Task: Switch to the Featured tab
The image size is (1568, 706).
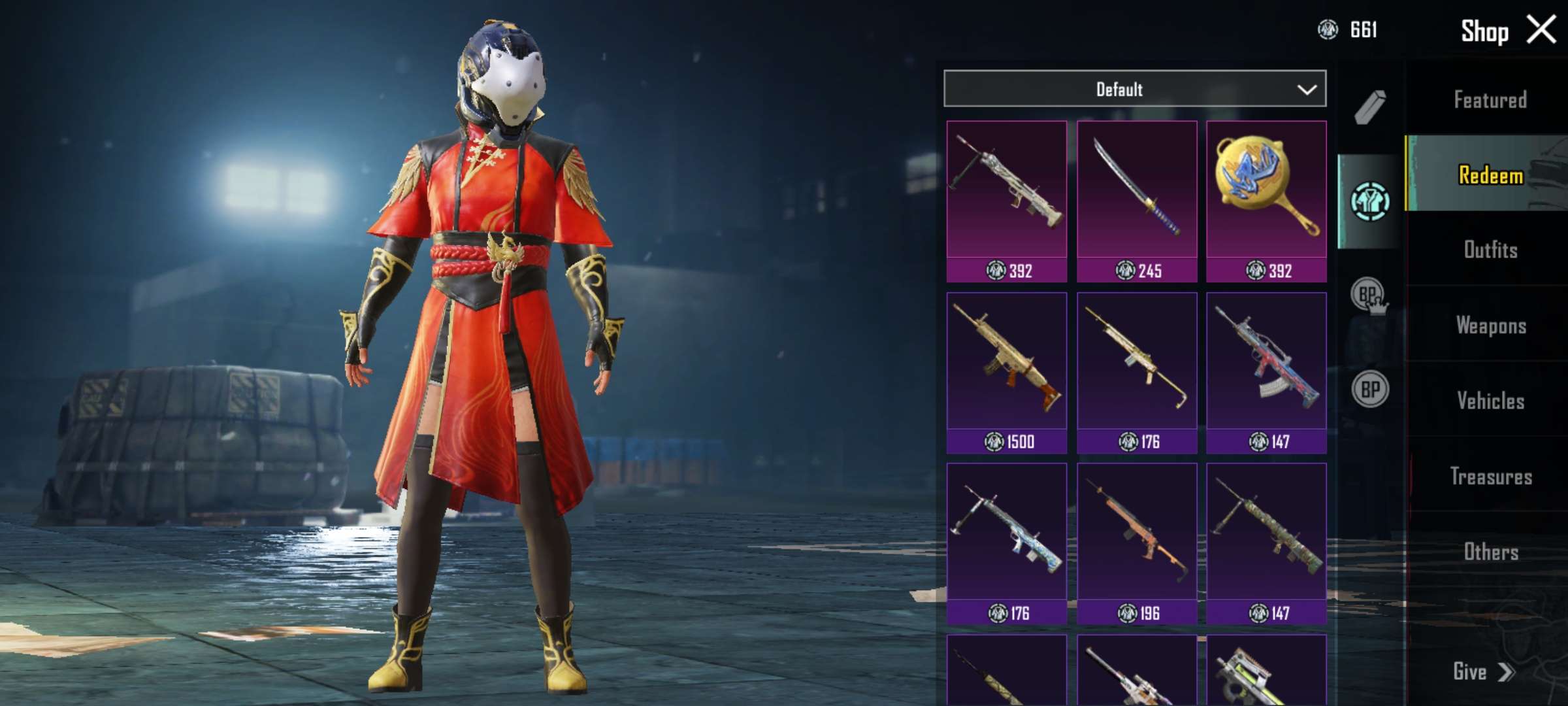Action: 1490,100
